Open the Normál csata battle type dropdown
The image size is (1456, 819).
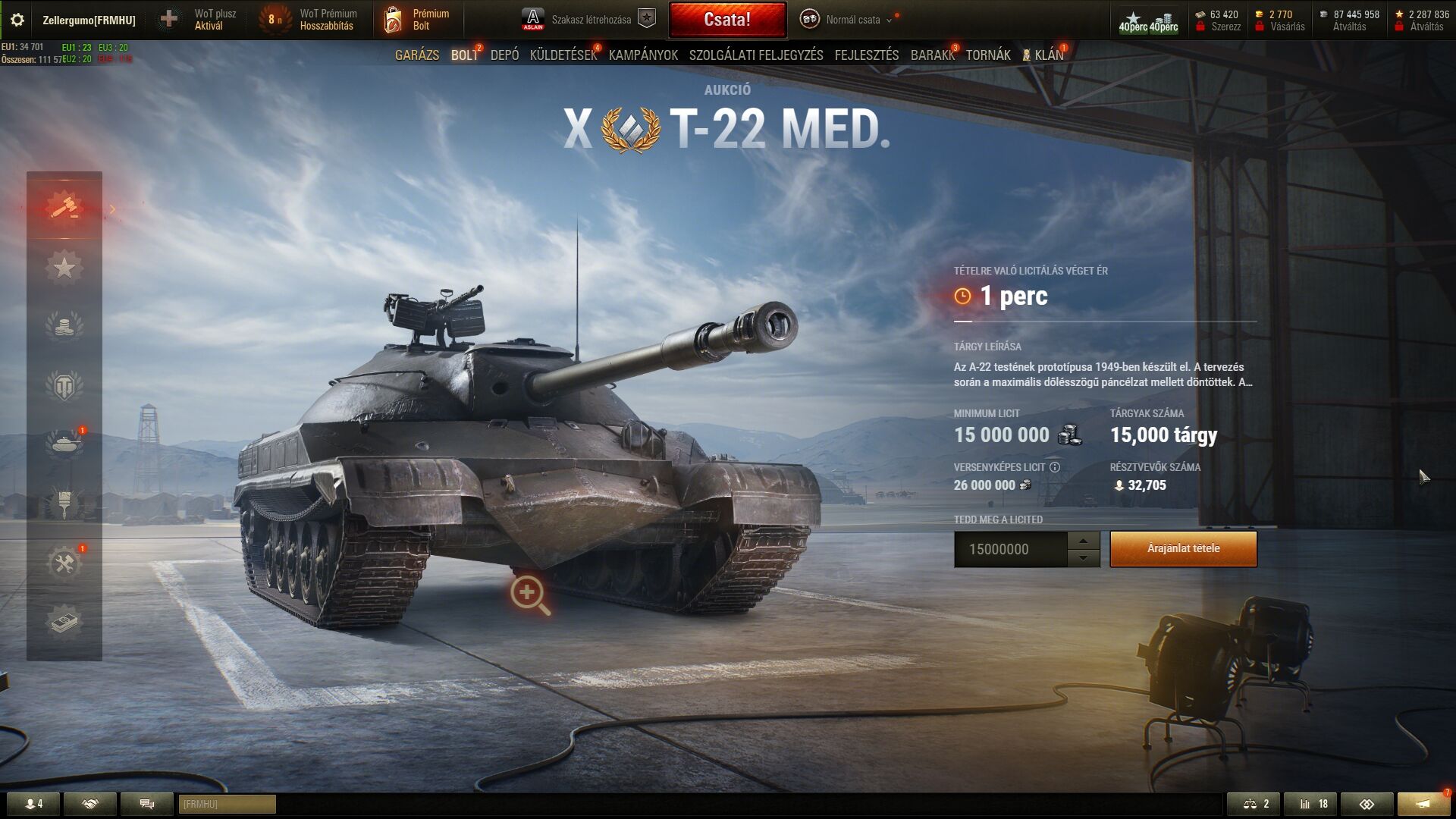852,20
